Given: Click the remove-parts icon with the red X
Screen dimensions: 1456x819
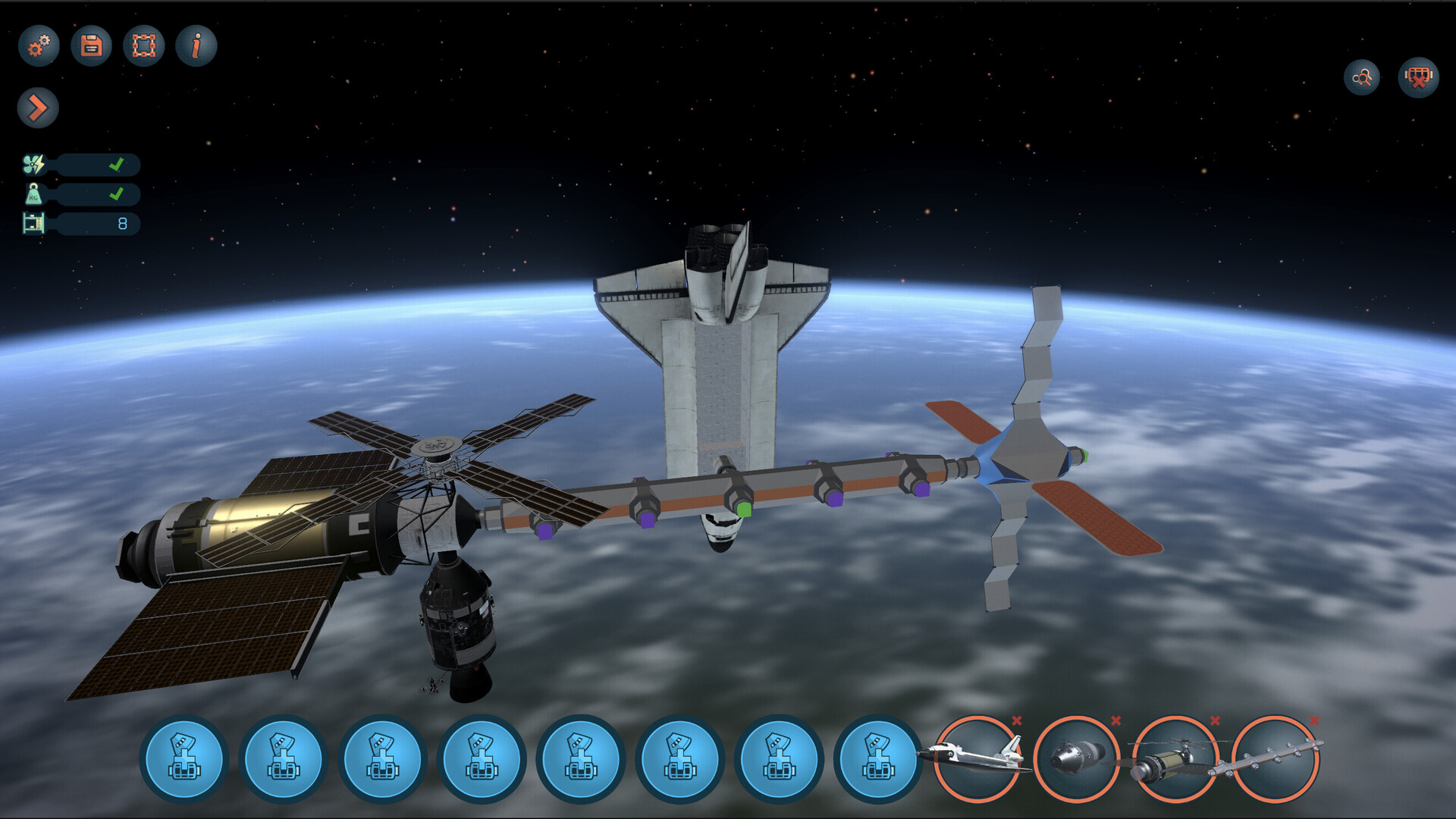Looking at the screenshot, I should (x=1417, y=76).
